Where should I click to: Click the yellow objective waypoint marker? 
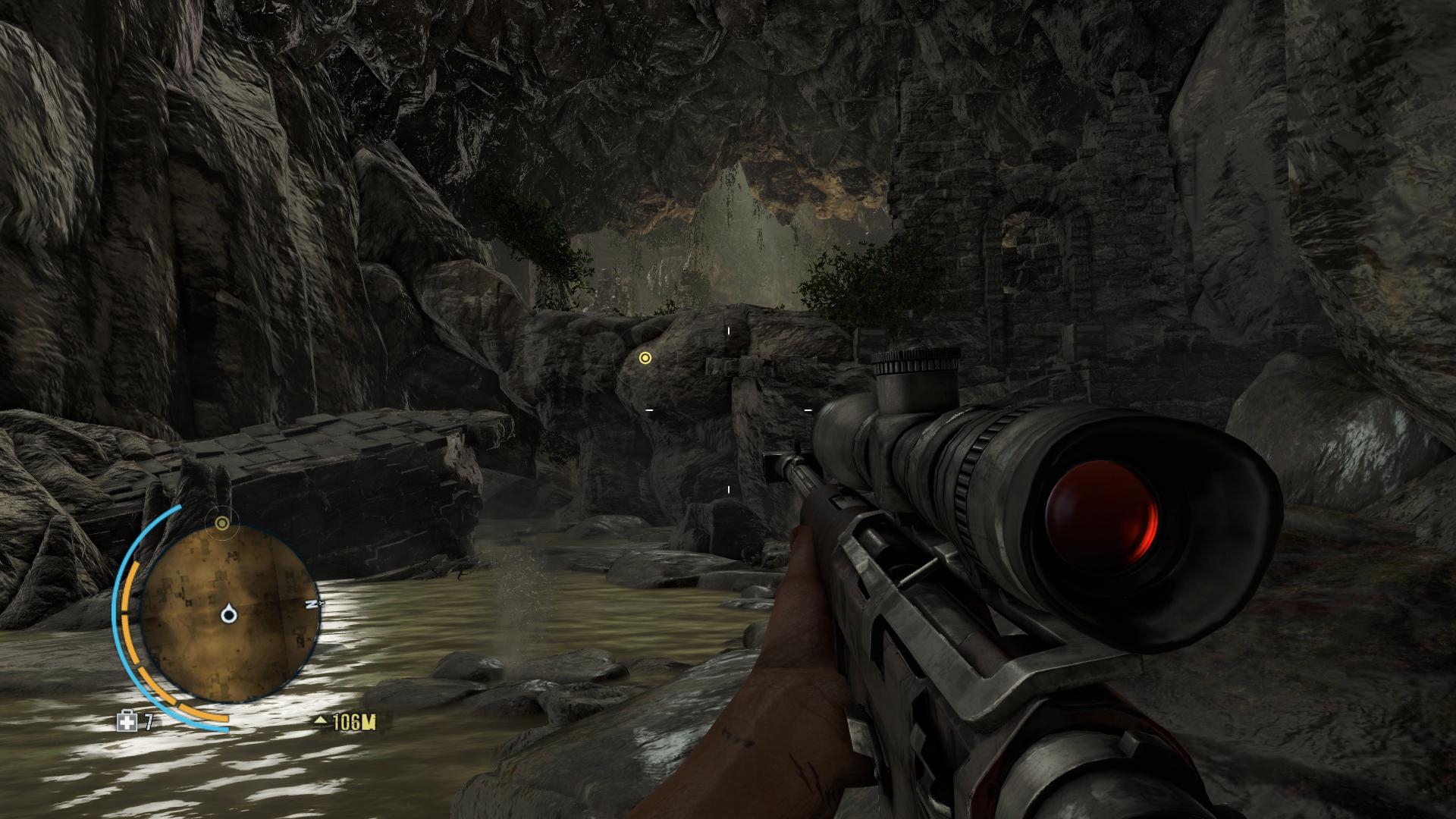point(645,358)
